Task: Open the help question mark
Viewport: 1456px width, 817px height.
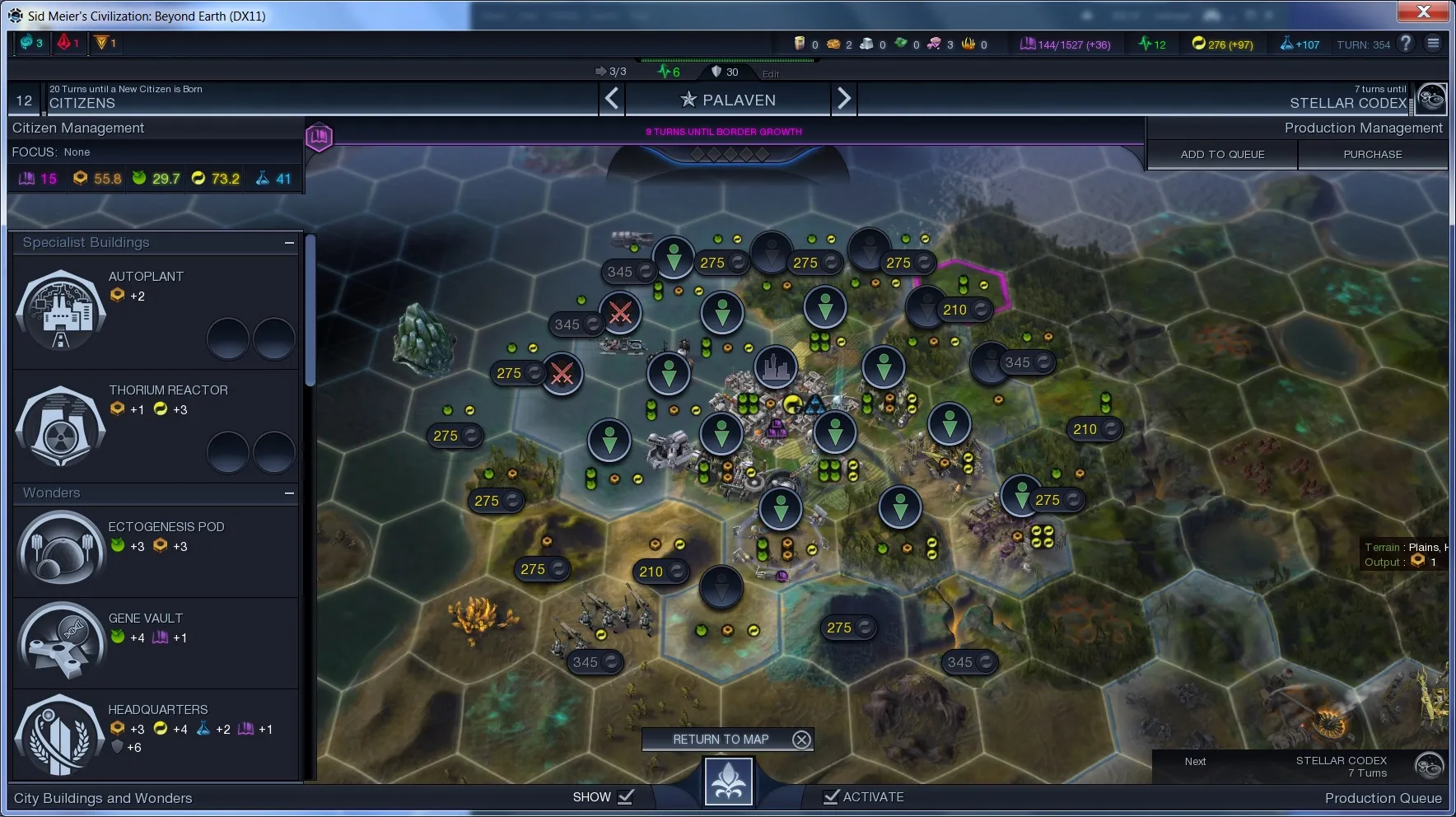Action: [x=1406, y=44]
